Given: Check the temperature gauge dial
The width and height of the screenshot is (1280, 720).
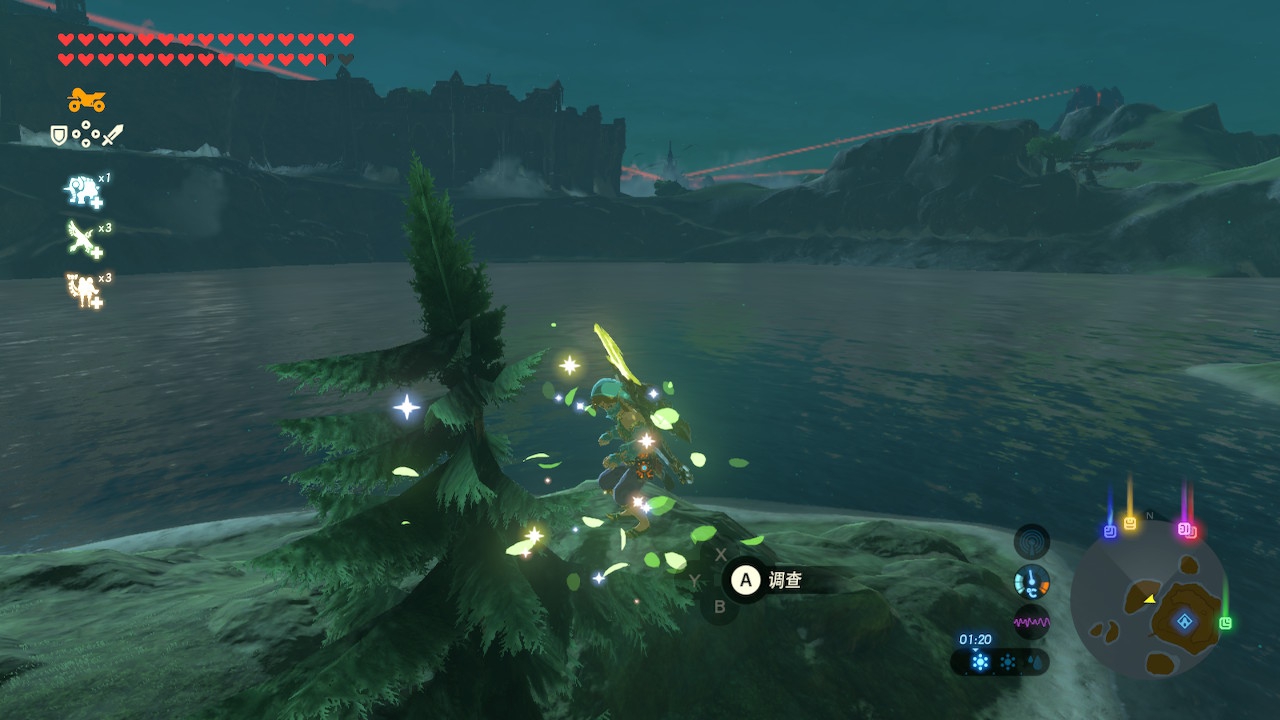Looking at the screenshot, I should tap(1032, 582).
